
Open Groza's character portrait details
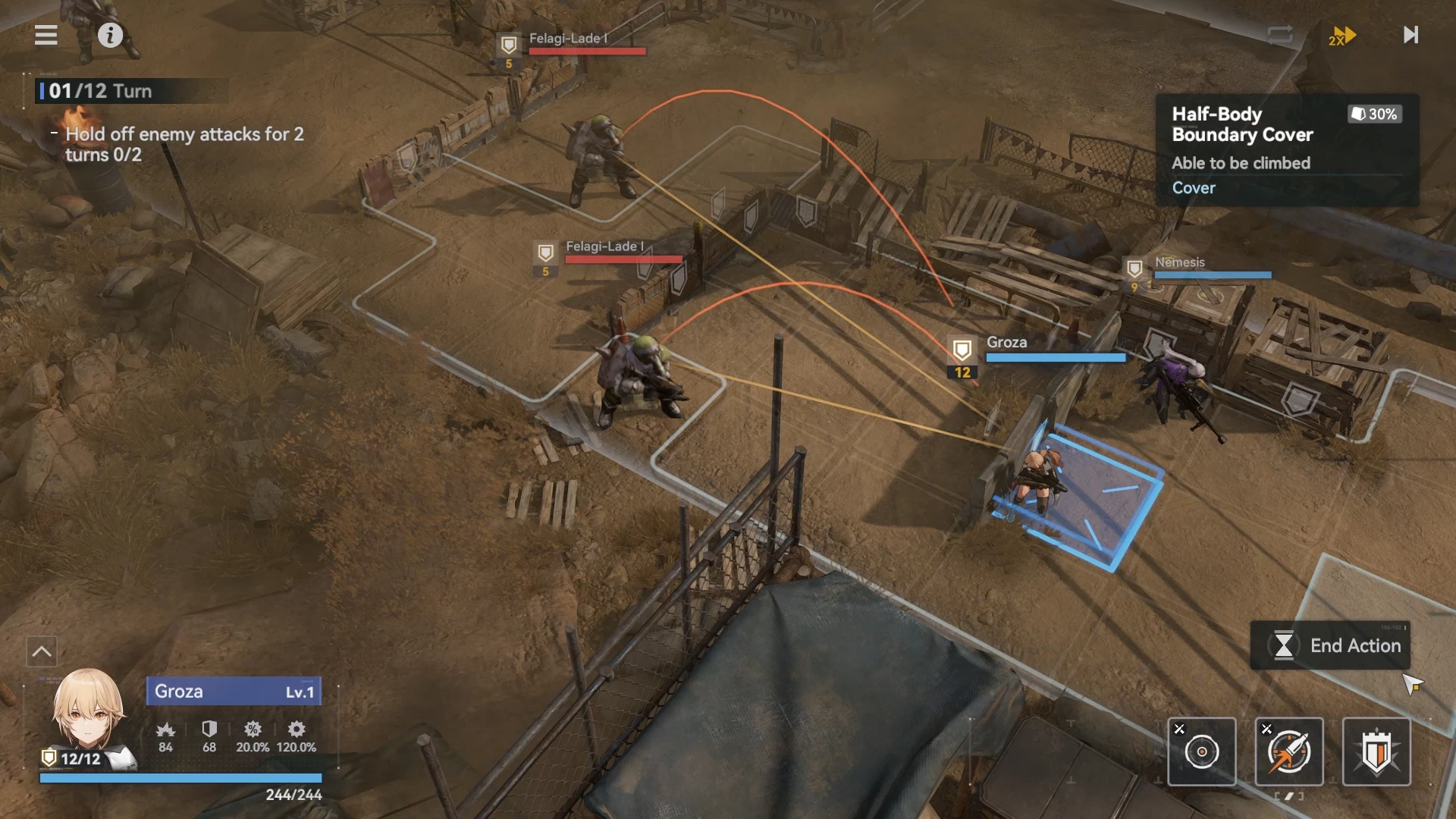[87, 711]
